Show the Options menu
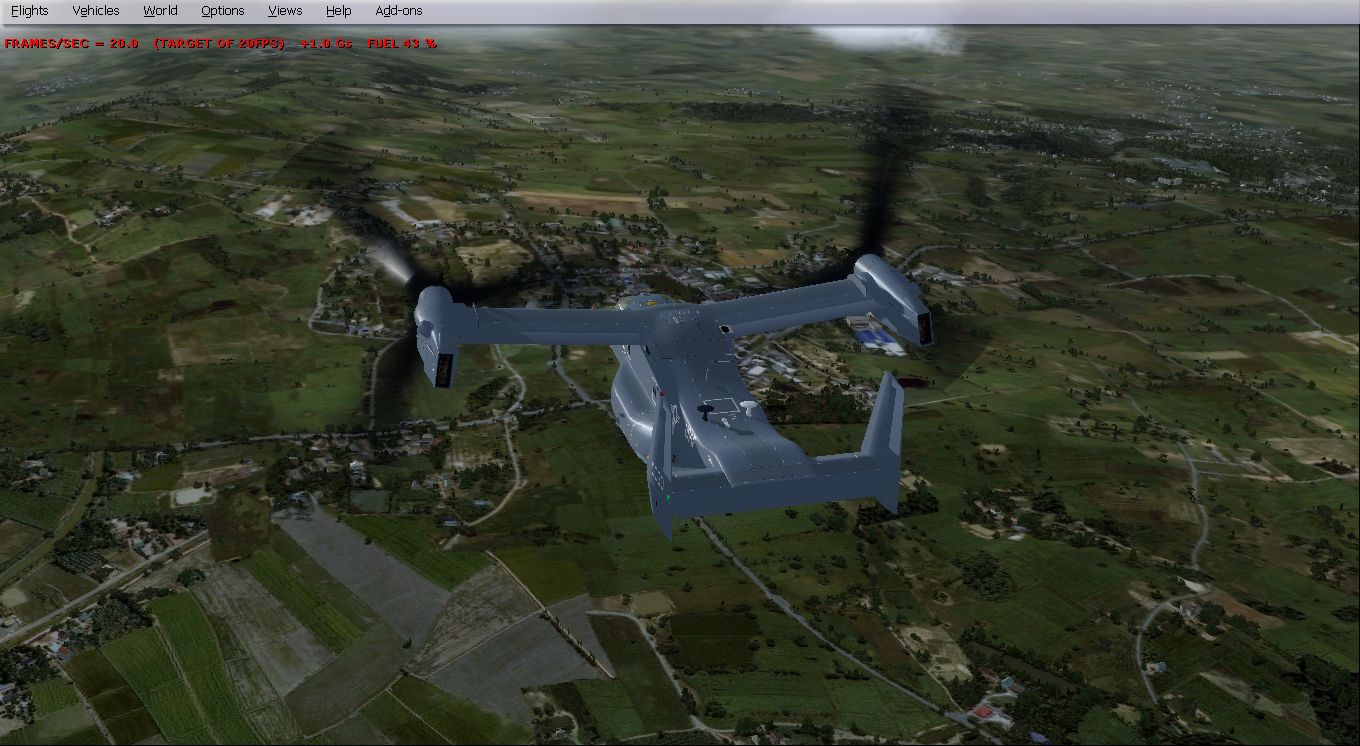This screenshot has height=746, width=1360. (x=222, y=11)
